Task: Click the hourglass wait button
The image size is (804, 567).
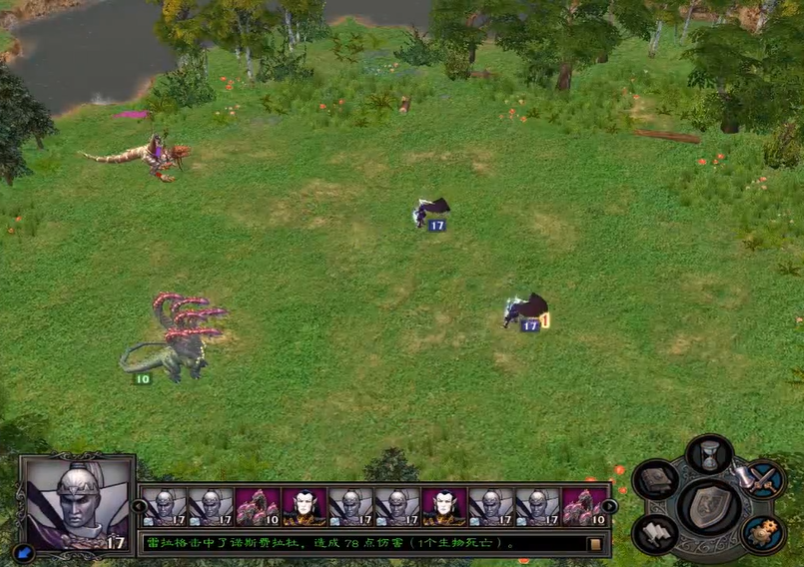Action: tap(710, 455)
